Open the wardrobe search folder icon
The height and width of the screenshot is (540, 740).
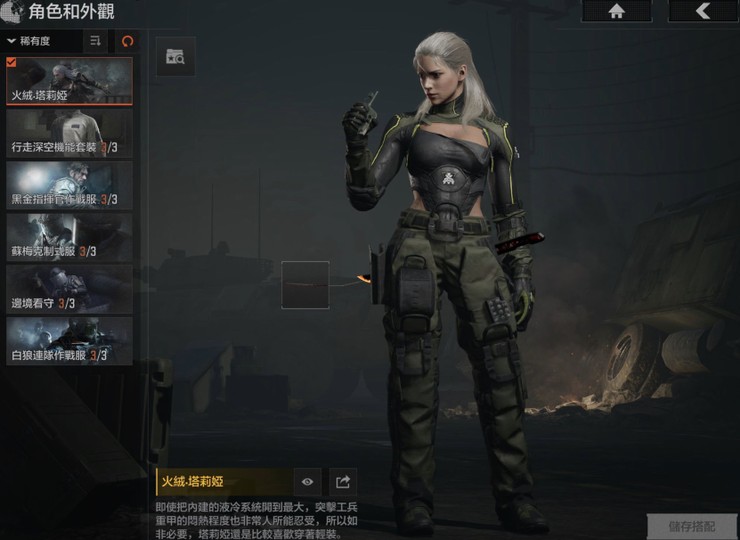(176, 57)
